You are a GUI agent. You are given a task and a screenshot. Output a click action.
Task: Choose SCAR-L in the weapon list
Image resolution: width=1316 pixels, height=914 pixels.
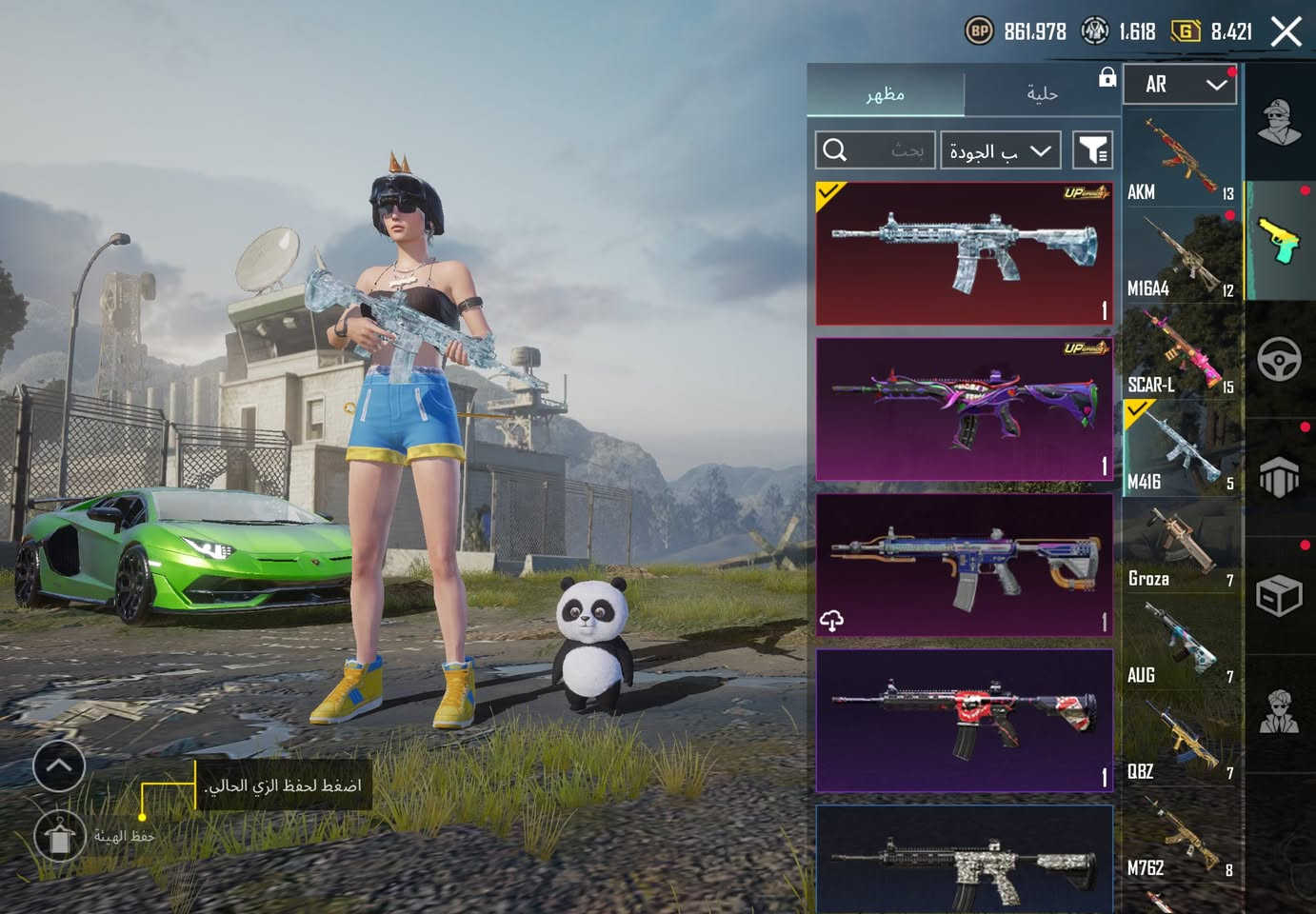[x=1181, y=353]
